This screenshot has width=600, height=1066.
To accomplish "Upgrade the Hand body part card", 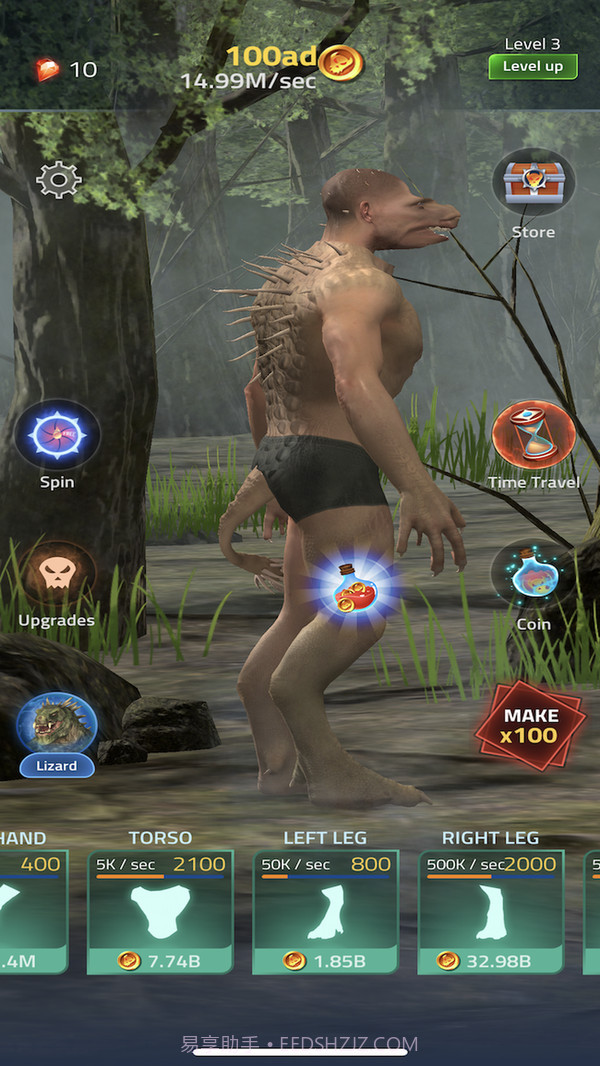I will coord(32,911).
